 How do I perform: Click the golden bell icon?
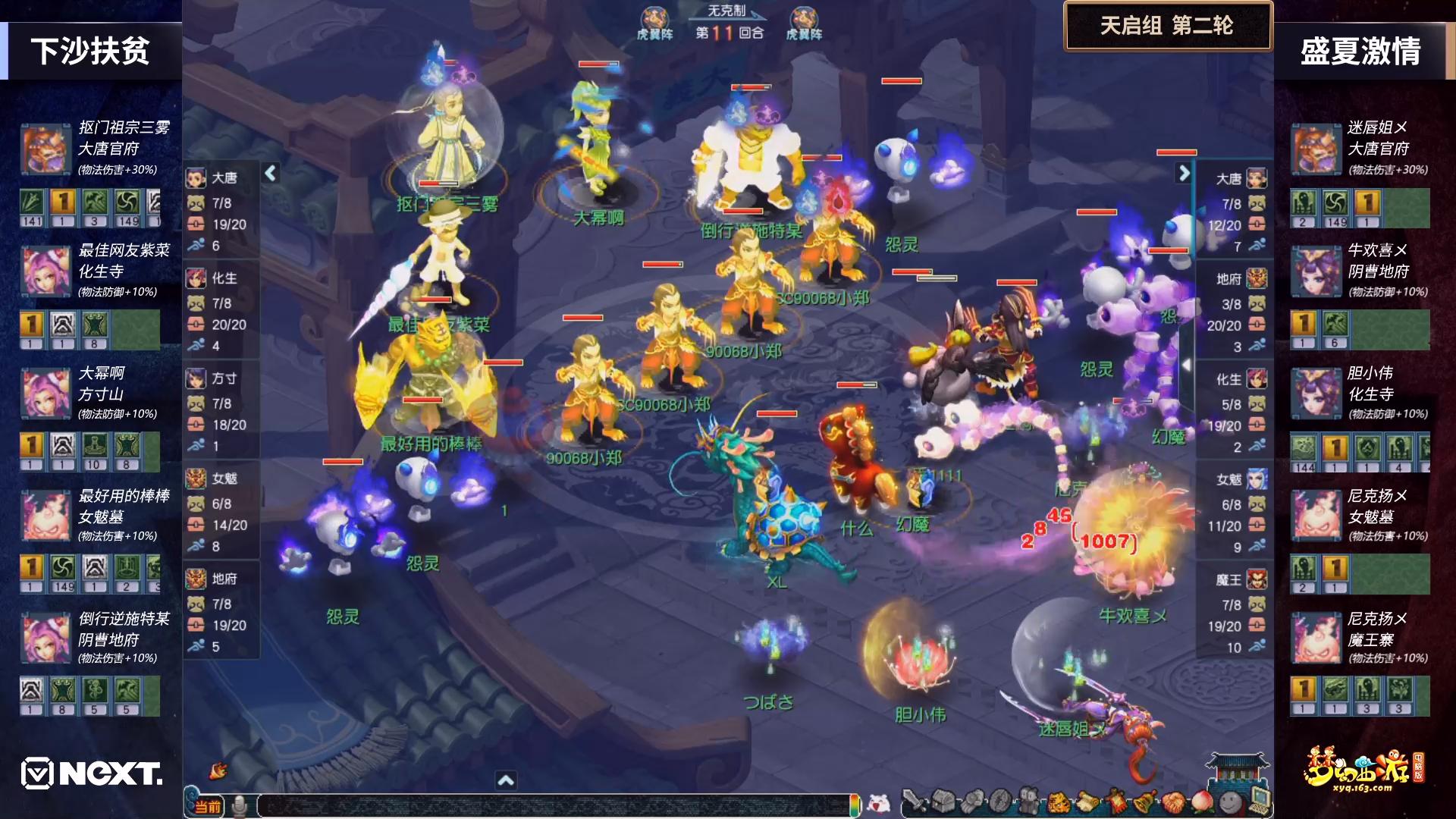pyautogui.click(x=1144, y=801)
